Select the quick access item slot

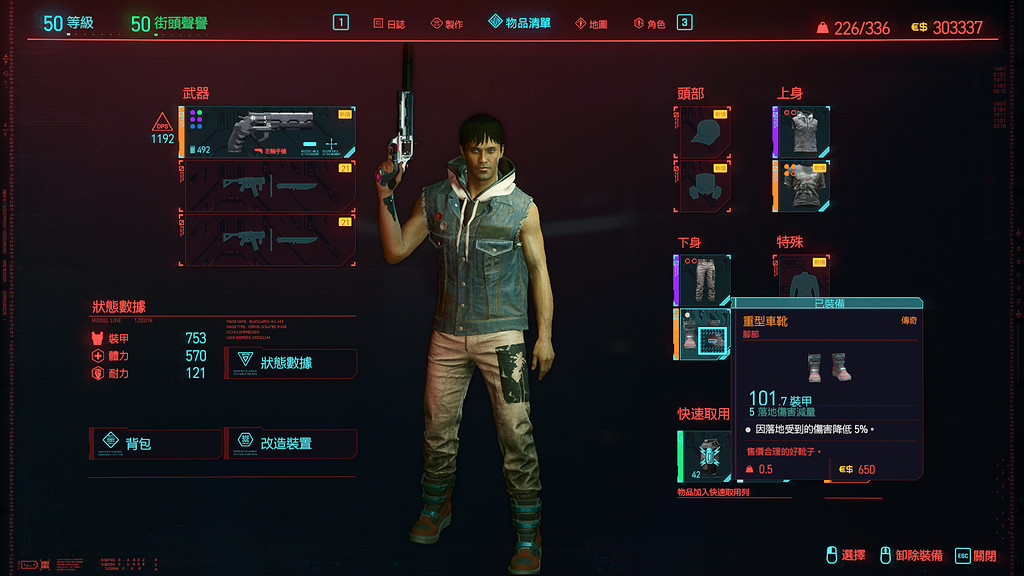(x=703, y=456)
